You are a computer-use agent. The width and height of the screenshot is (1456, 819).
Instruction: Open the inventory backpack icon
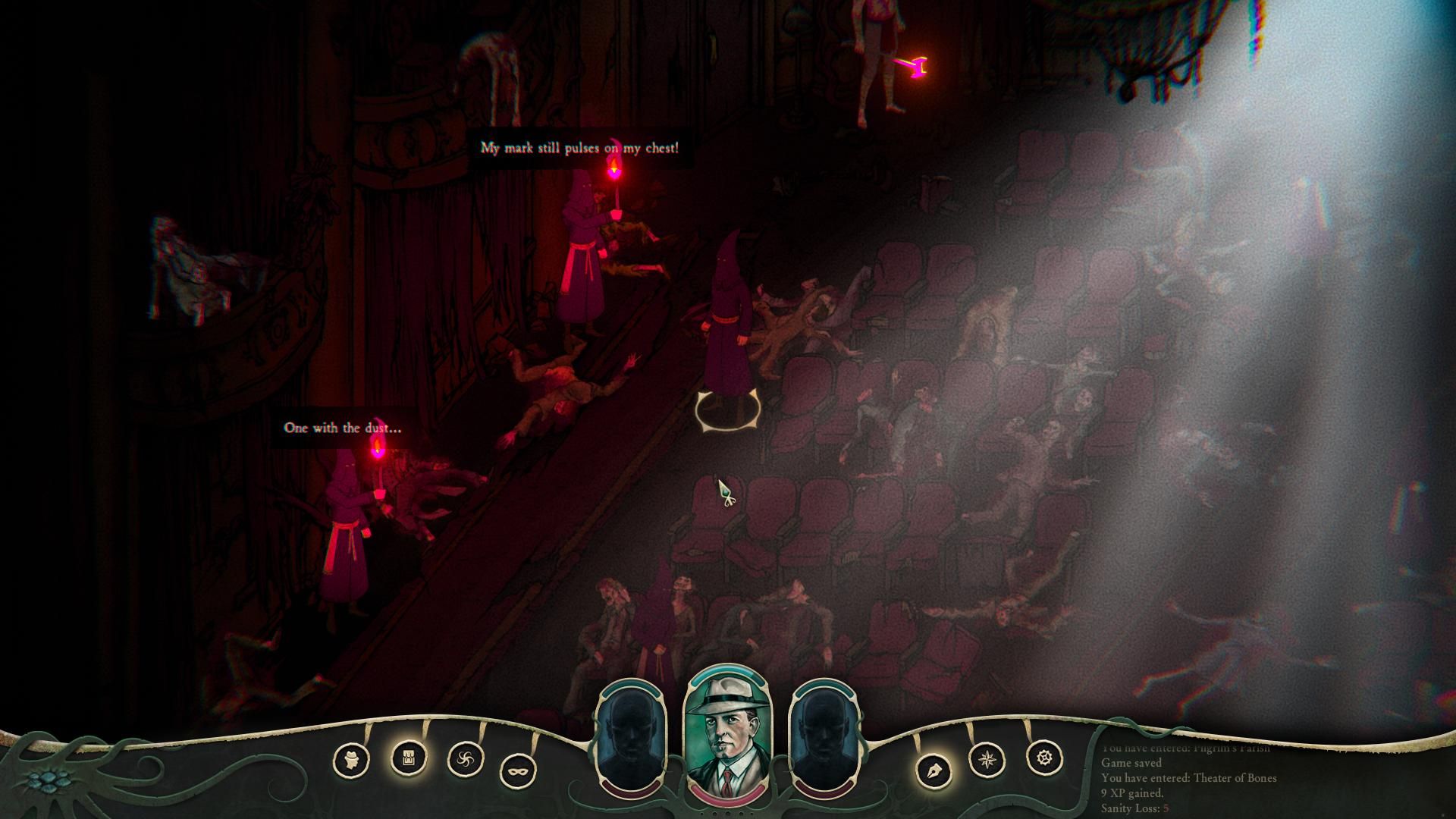(408, 757)
